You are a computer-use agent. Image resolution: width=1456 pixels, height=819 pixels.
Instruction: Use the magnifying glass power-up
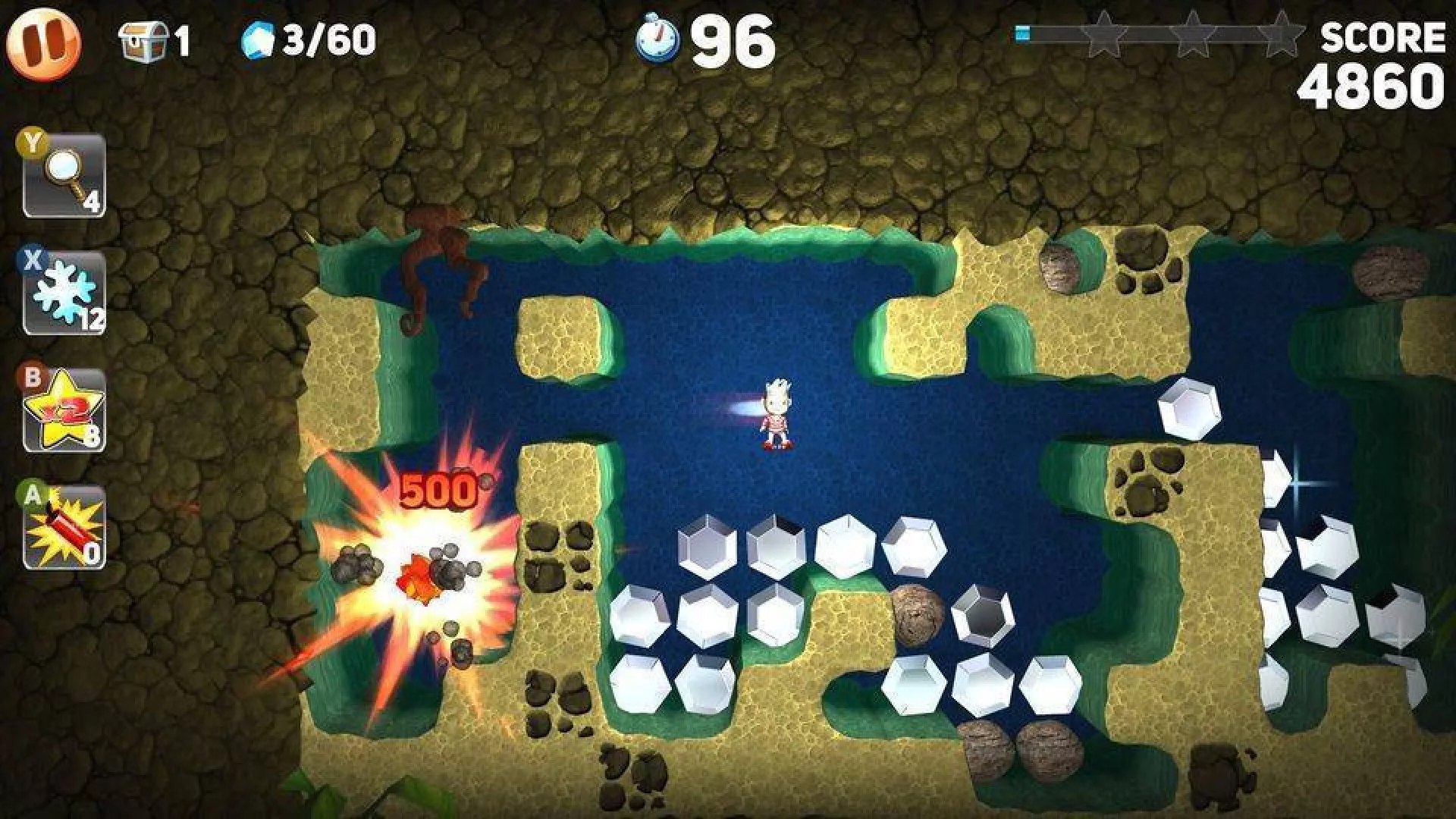click(x=64, y=176)
